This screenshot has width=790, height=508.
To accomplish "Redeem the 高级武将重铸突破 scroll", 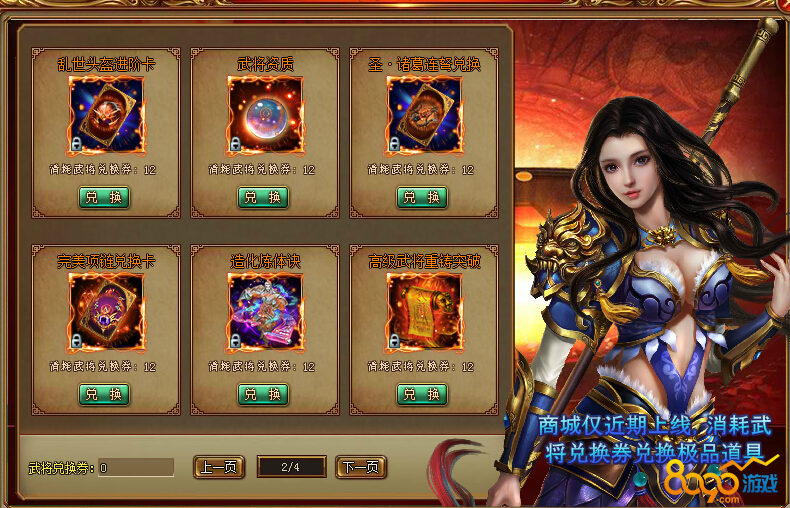I will point(423,394).
